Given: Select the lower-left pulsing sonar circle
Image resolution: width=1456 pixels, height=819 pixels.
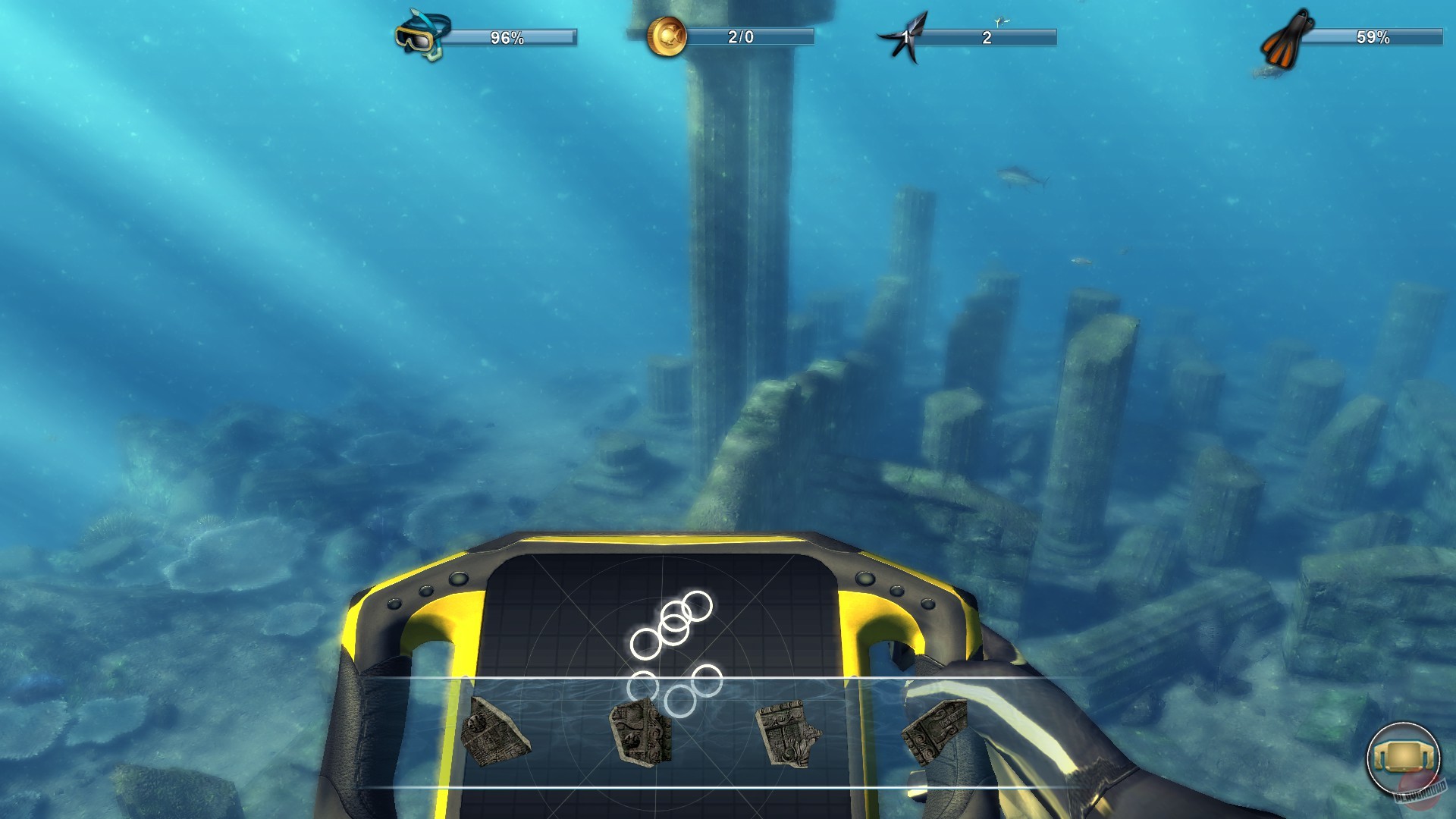Looking at the screenshot, I should [x=643, y=686].
